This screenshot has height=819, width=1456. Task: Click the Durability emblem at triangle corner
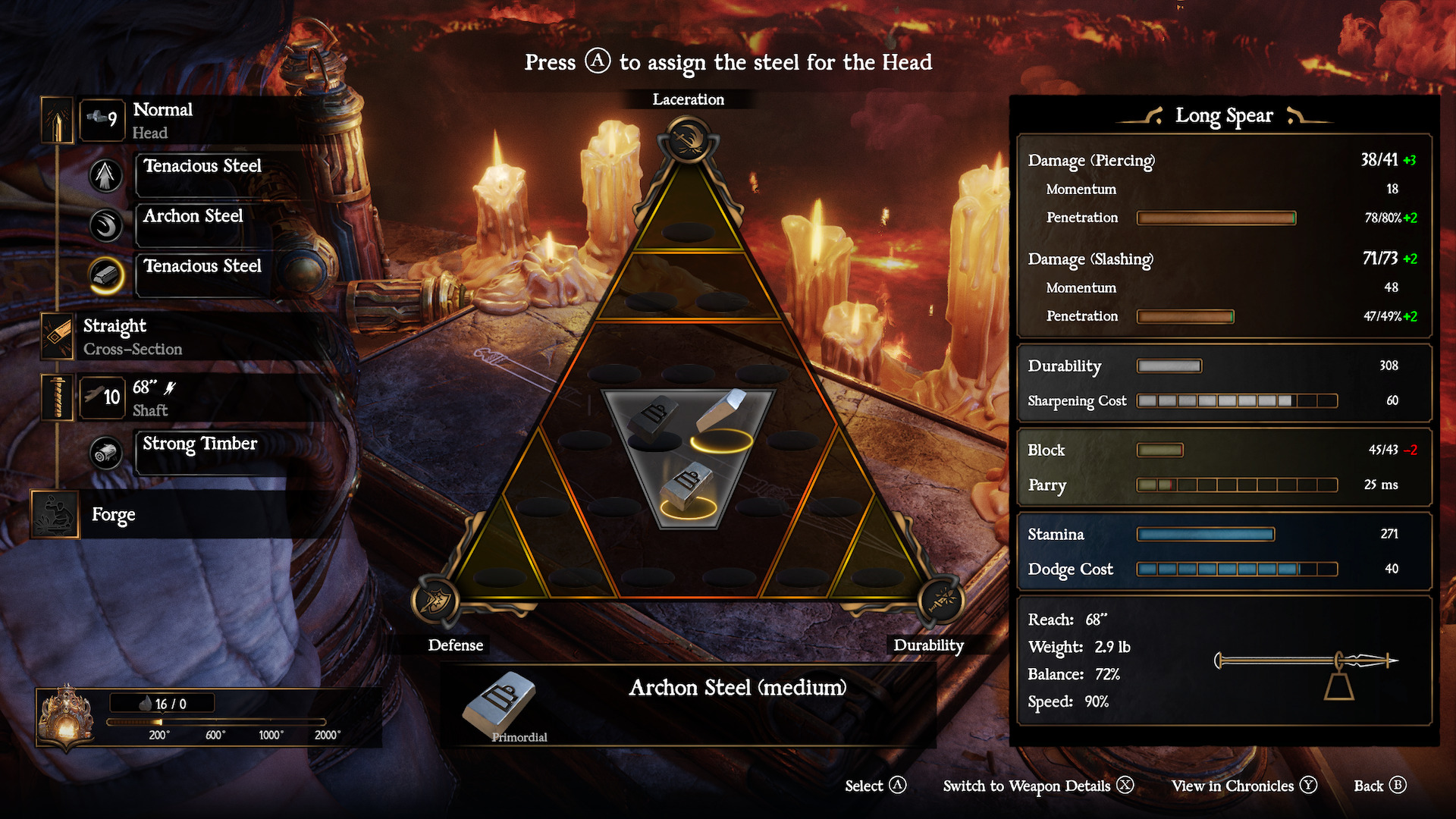point(941,601)
